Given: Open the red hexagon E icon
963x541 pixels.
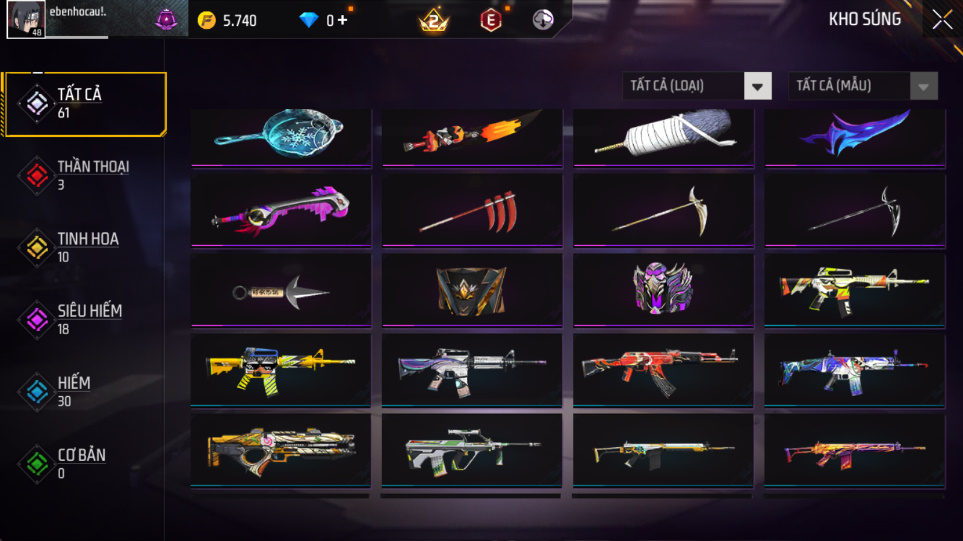Looking at the screenshot, I should click(x=490, y=20).
